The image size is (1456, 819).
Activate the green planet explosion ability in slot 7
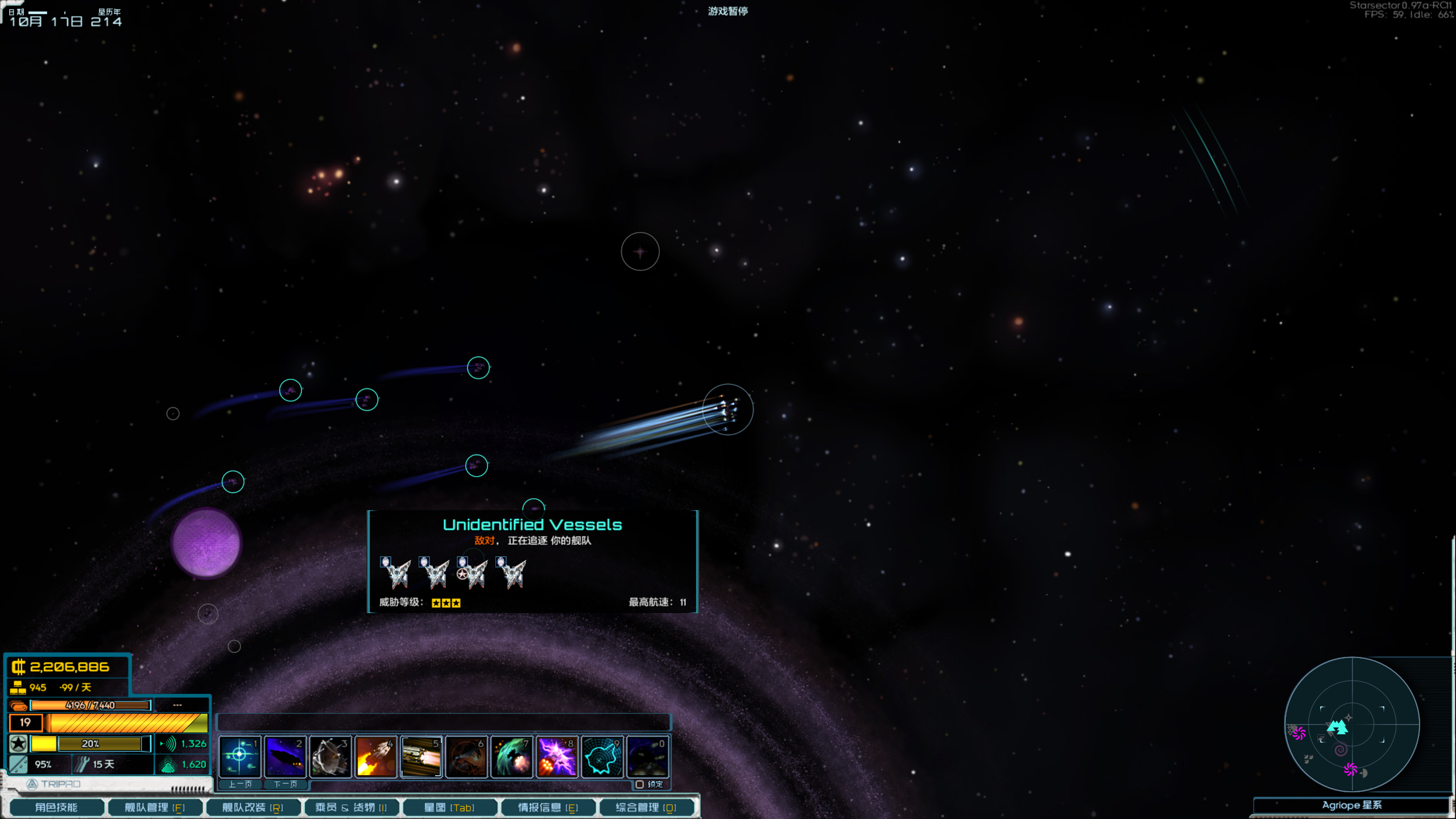[x=512, y=756]
